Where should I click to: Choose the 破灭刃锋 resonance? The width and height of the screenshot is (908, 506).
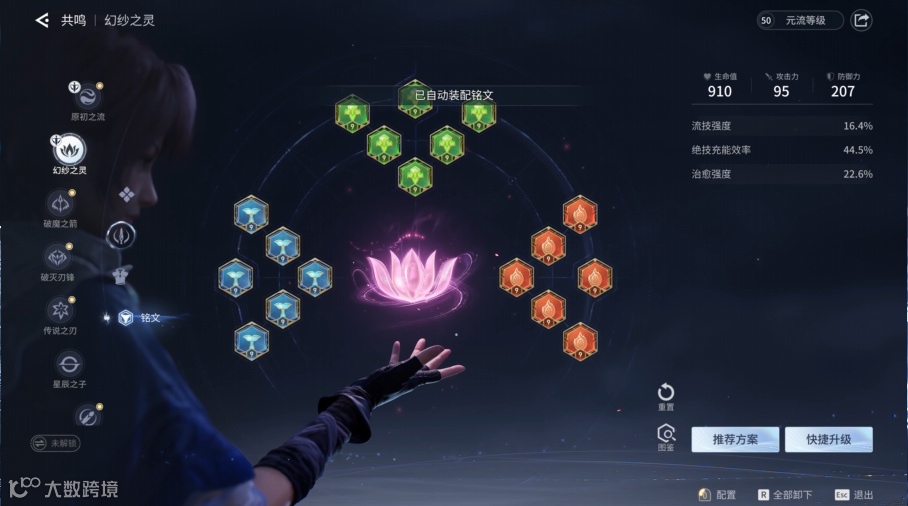[x=58, y=258]
